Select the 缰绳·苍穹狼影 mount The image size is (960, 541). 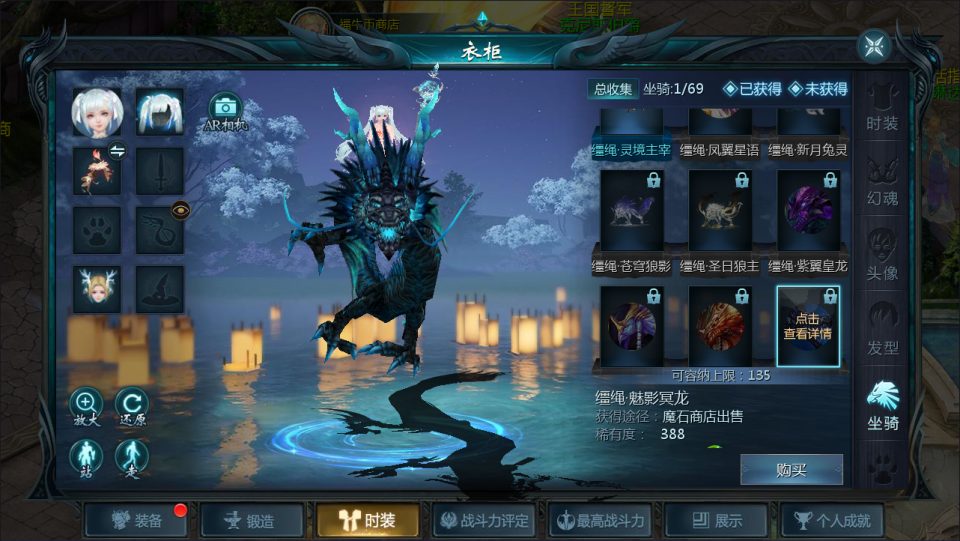[631, 211]
